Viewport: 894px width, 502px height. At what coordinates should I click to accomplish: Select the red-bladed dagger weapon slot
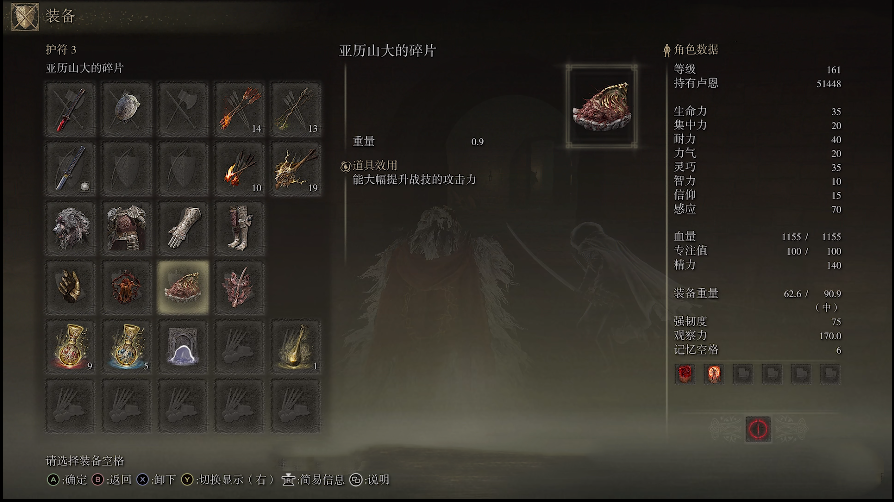pyautogui.click(x=70, y=109)
